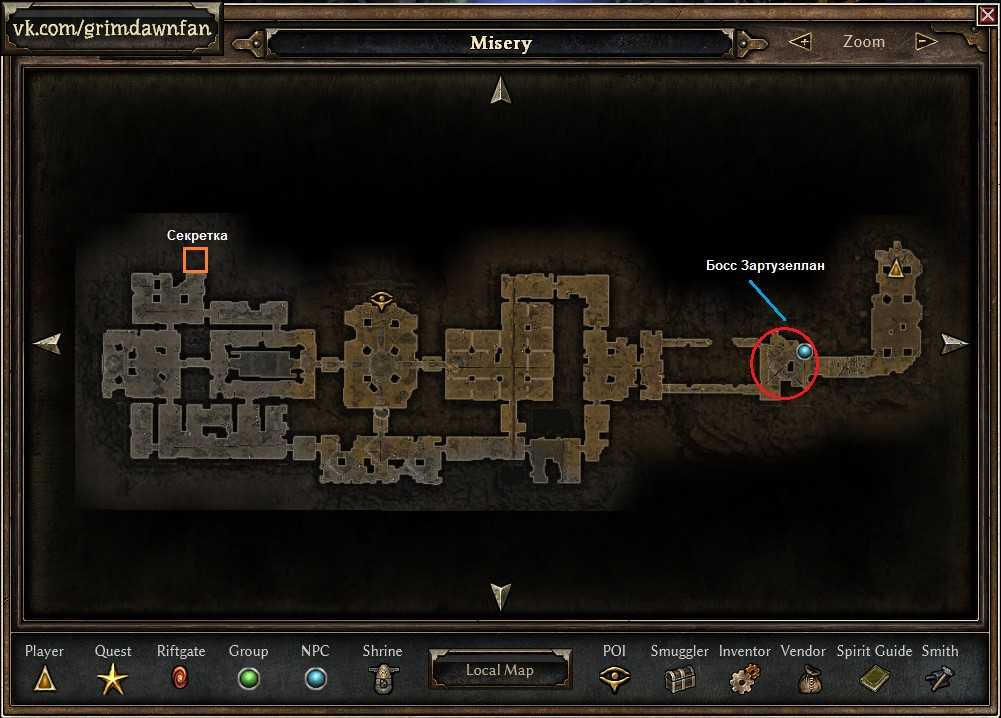Viewport: 1001px width, 718px height.
Task: Click the Shrine legend icon
Action: 381,680
